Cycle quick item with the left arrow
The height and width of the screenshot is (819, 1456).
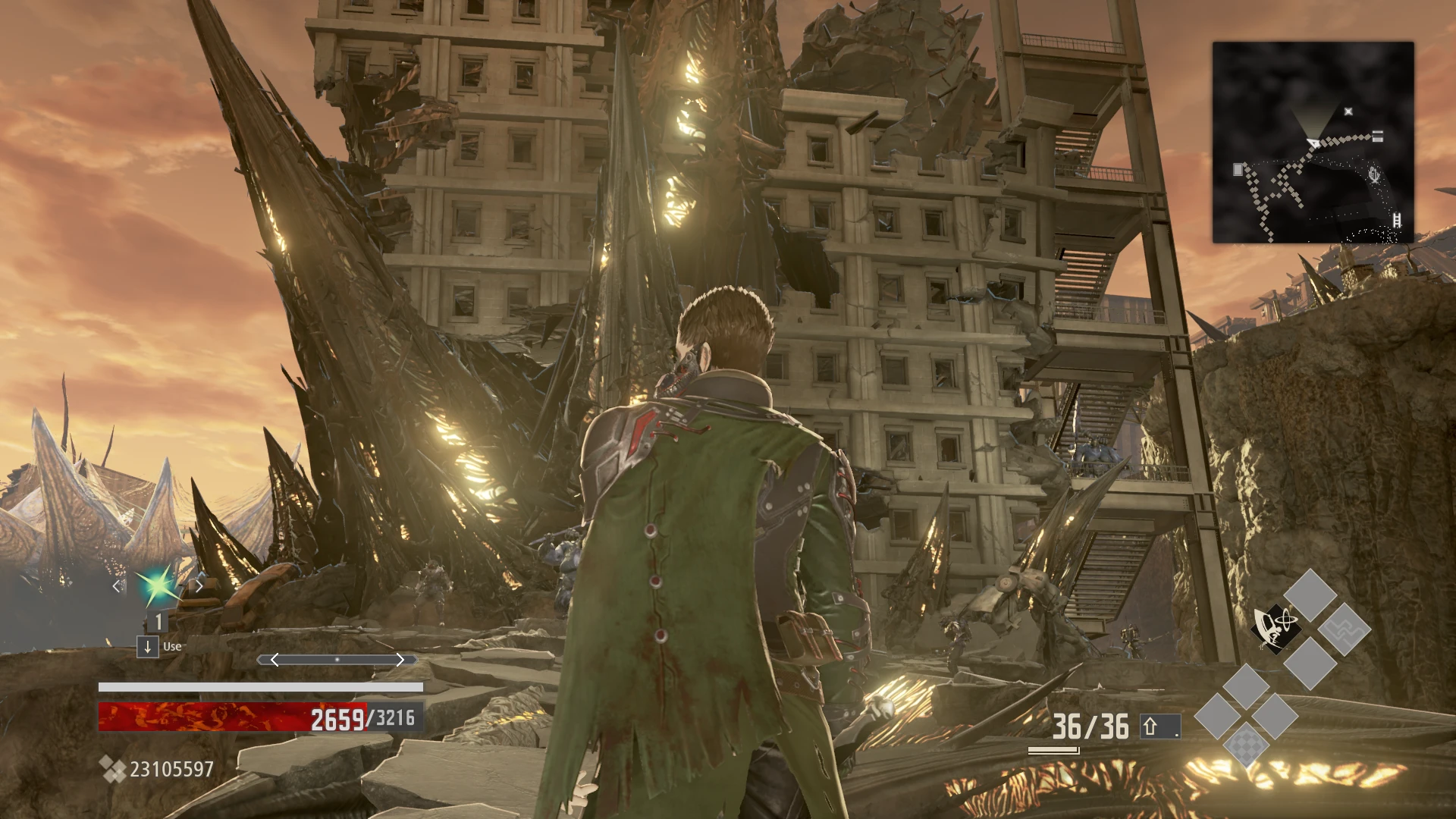(117, 585)
